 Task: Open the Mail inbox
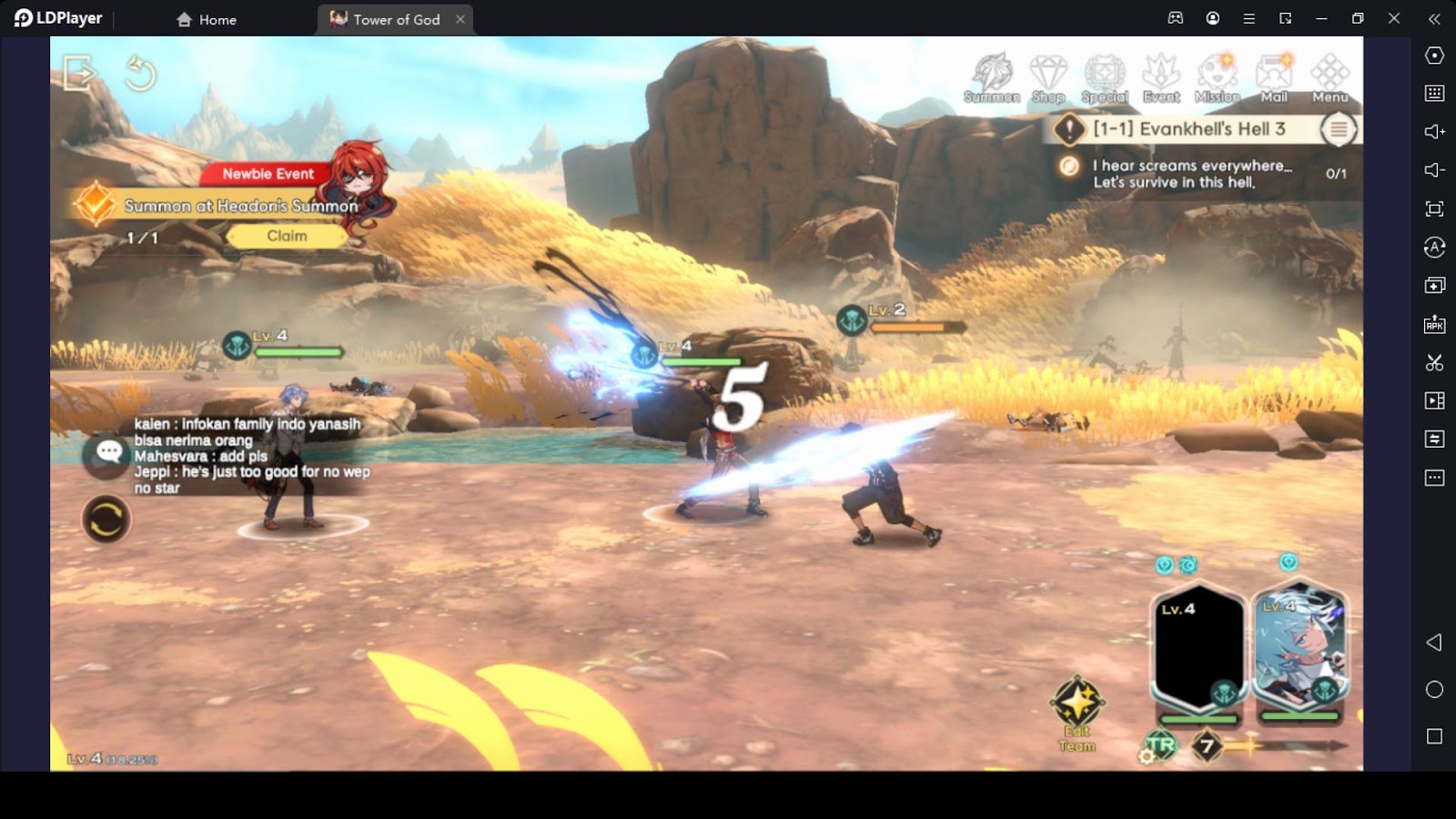(x=1274, y=78)
